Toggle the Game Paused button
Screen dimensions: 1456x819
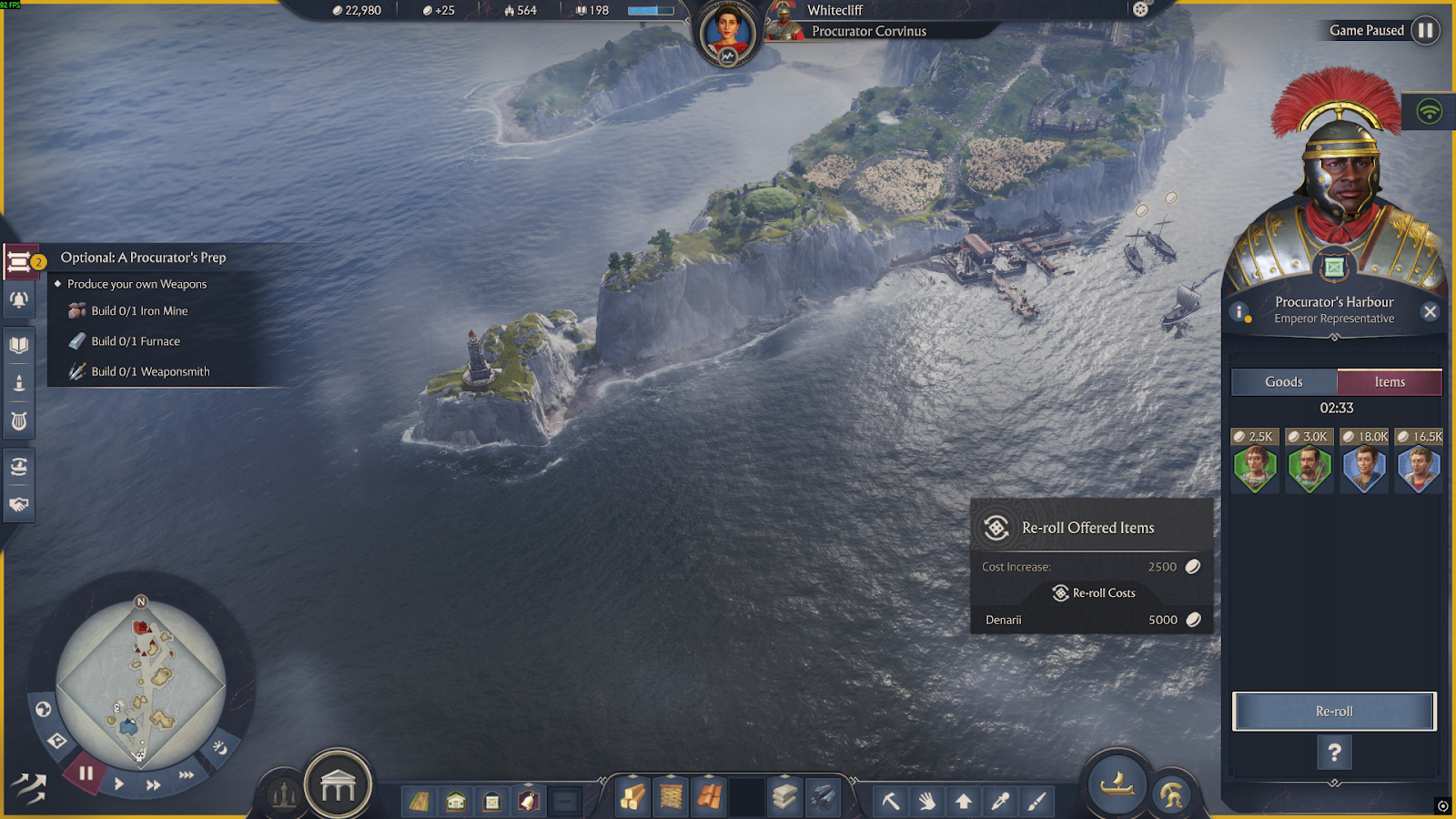point(1426,31)
